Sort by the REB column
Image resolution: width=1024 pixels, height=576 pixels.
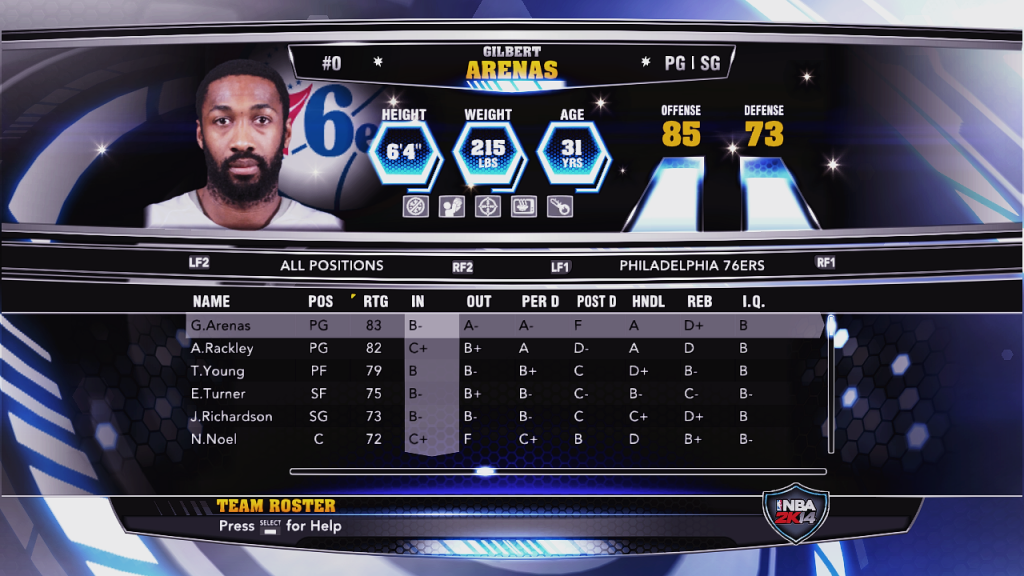click(x=699, y=301)
